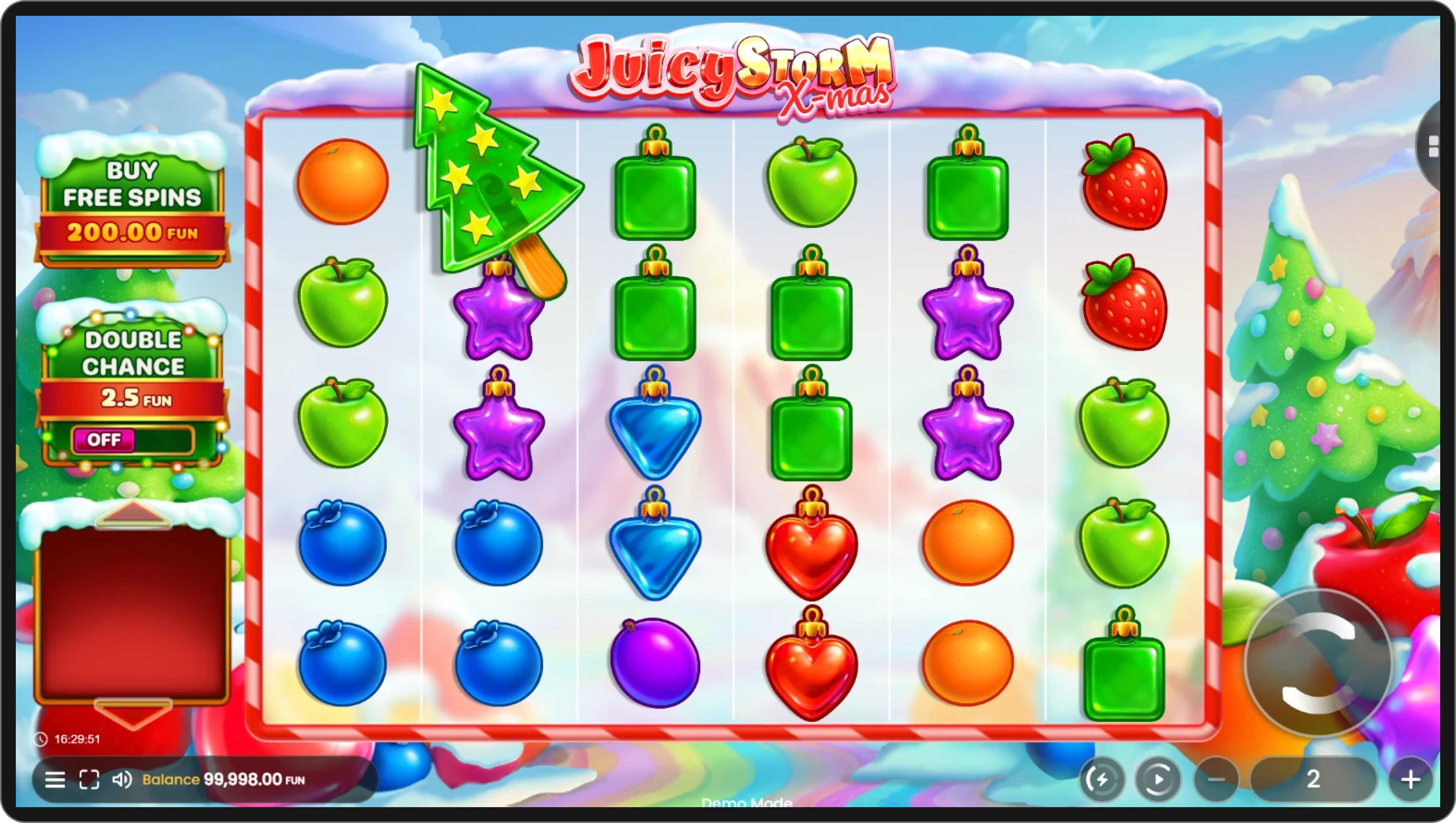Click the down arrow on the red panel

133,713
